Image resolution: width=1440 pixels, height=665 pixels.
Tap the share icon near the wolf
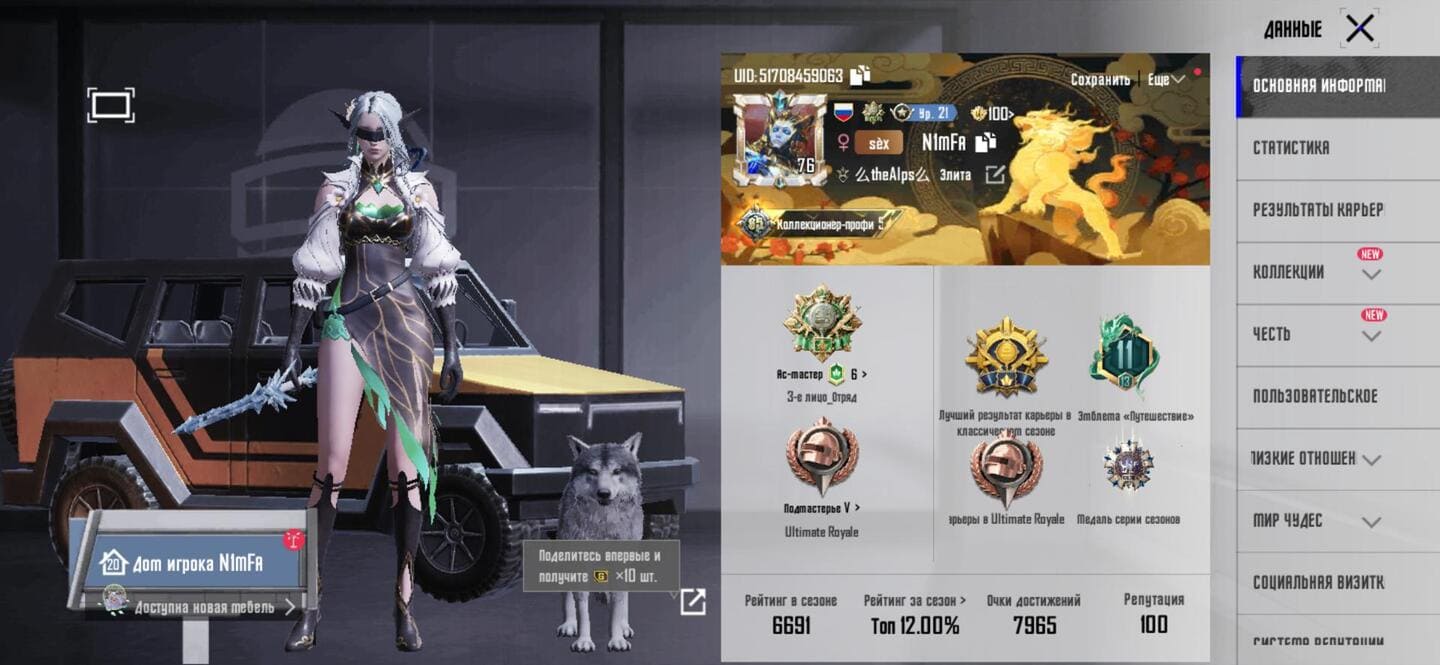[x=692, y=601]
